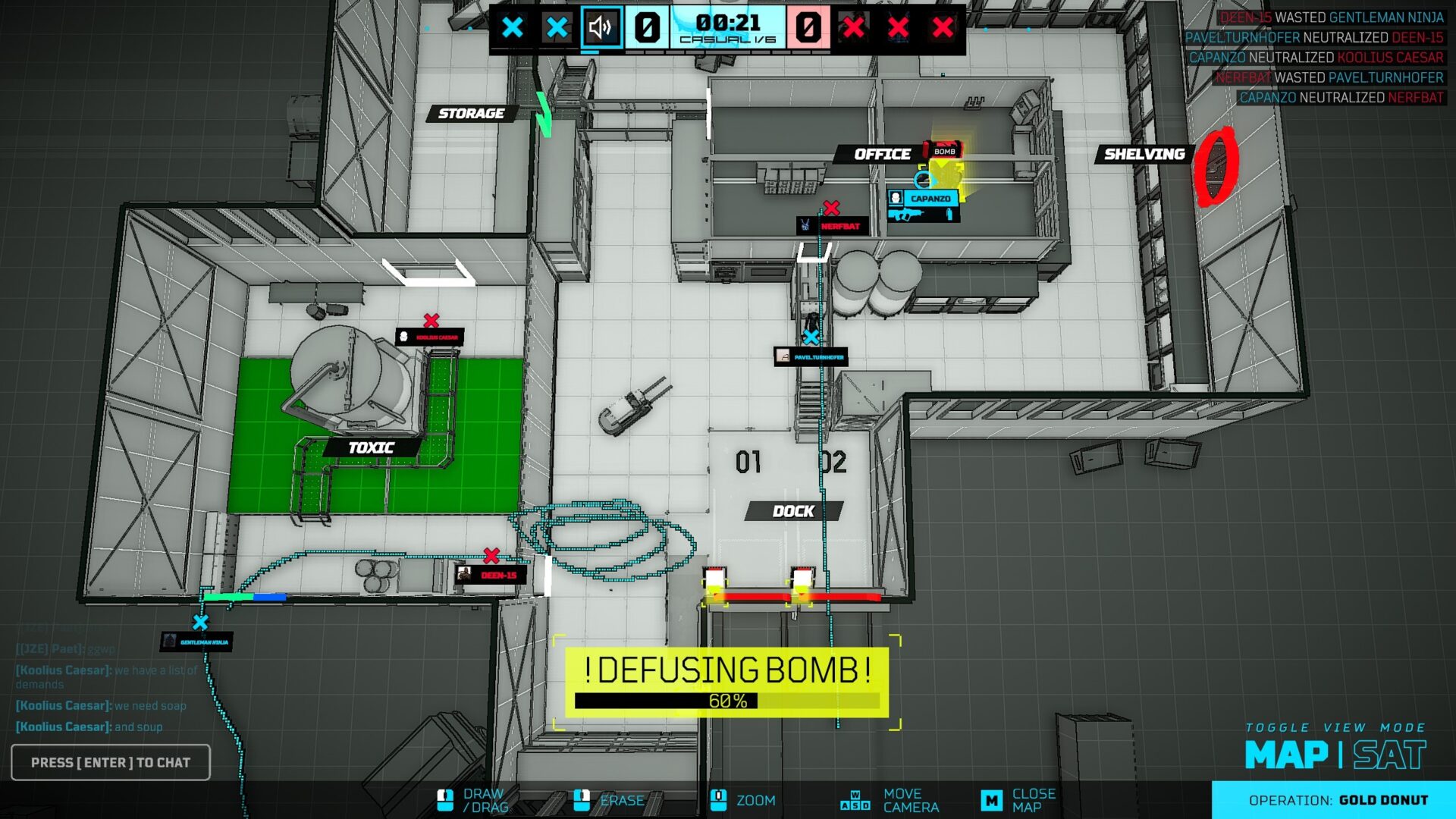This screenshot has width=1456, height=819.
Task: Click the OFFICE room label
Action: pyautogui.click(x=882, y=154)
